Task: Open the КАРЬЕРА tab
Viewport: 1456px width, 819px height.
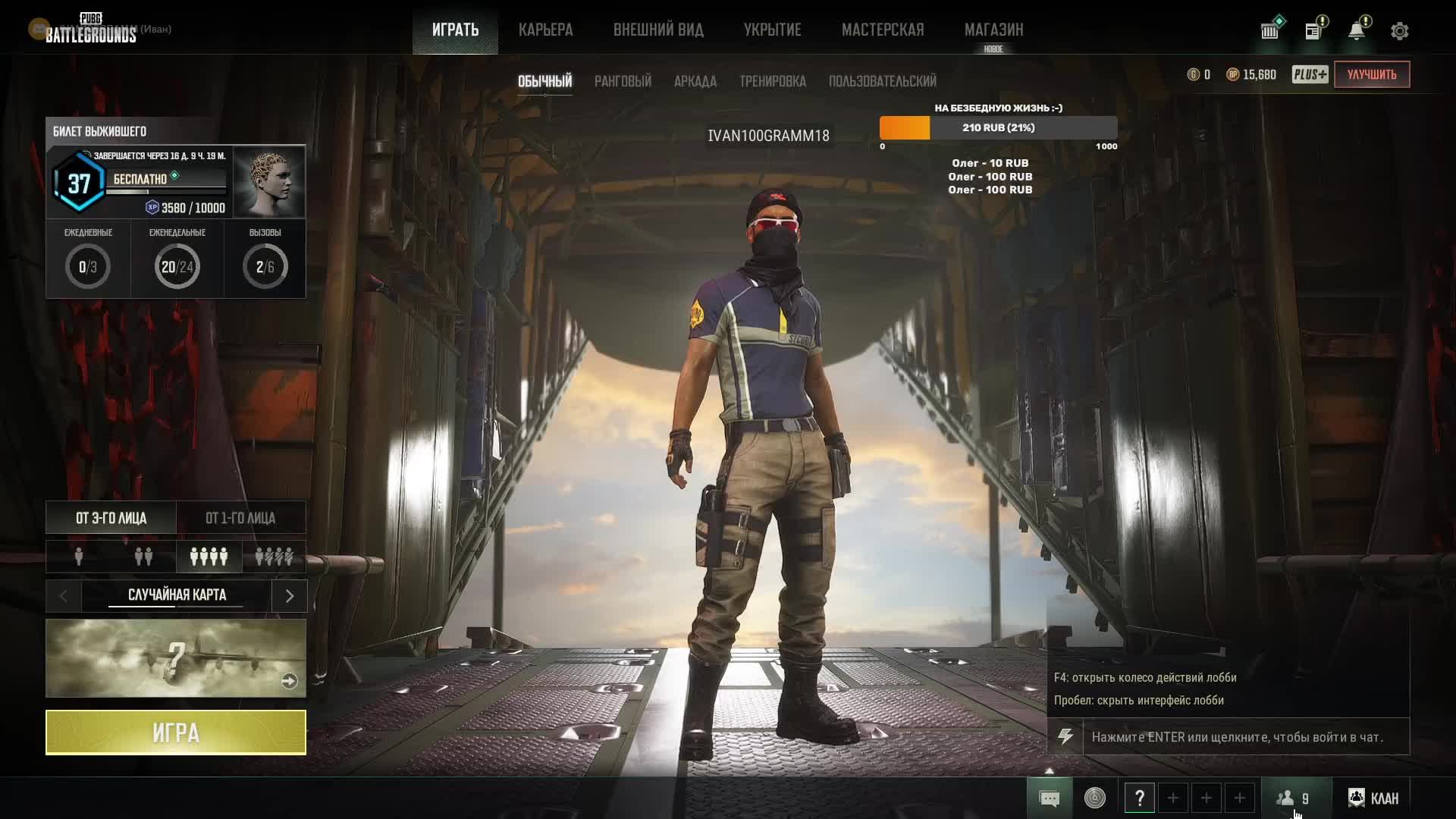Action: 545,30
